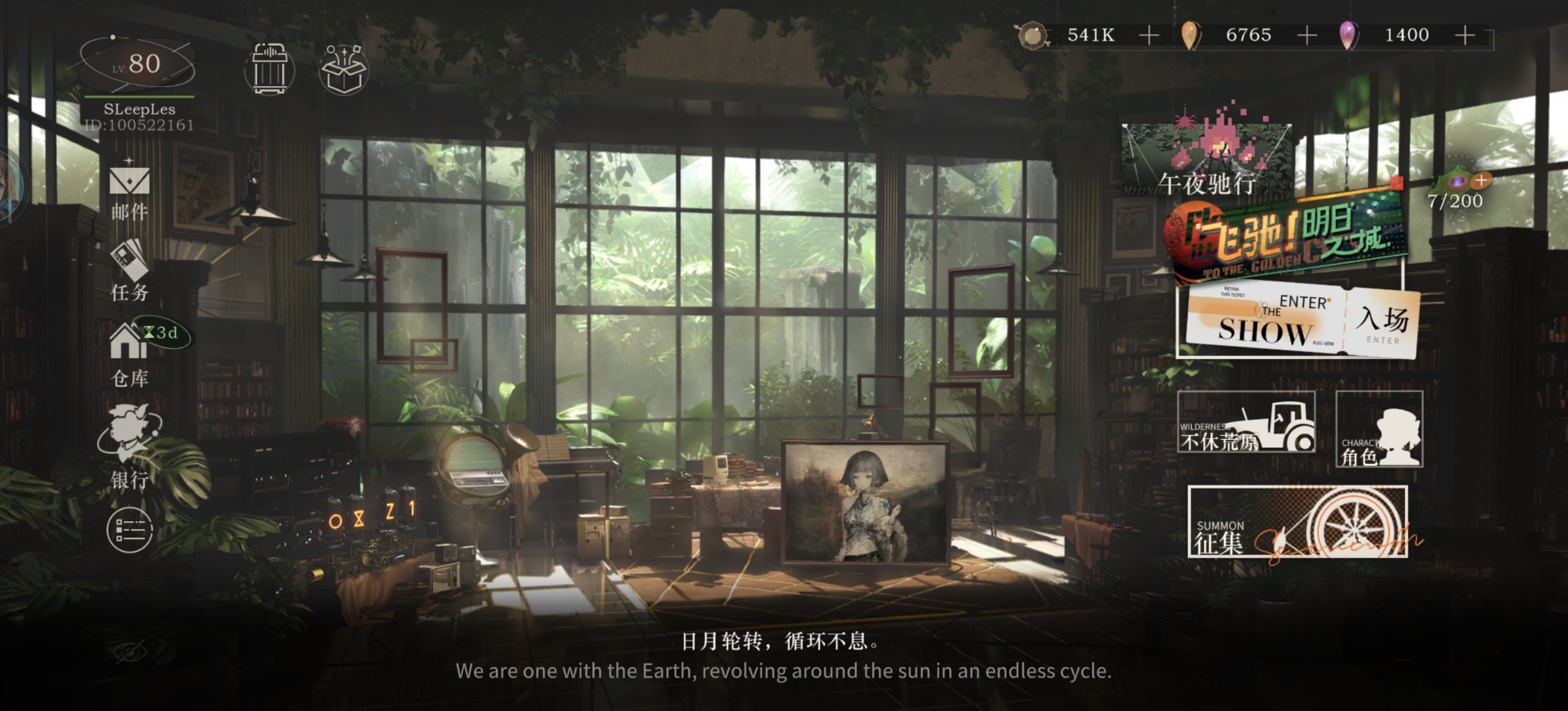Open the 角色 Character screen
The height and width of the screenshot is (711, 1568).
[1379, 430]
